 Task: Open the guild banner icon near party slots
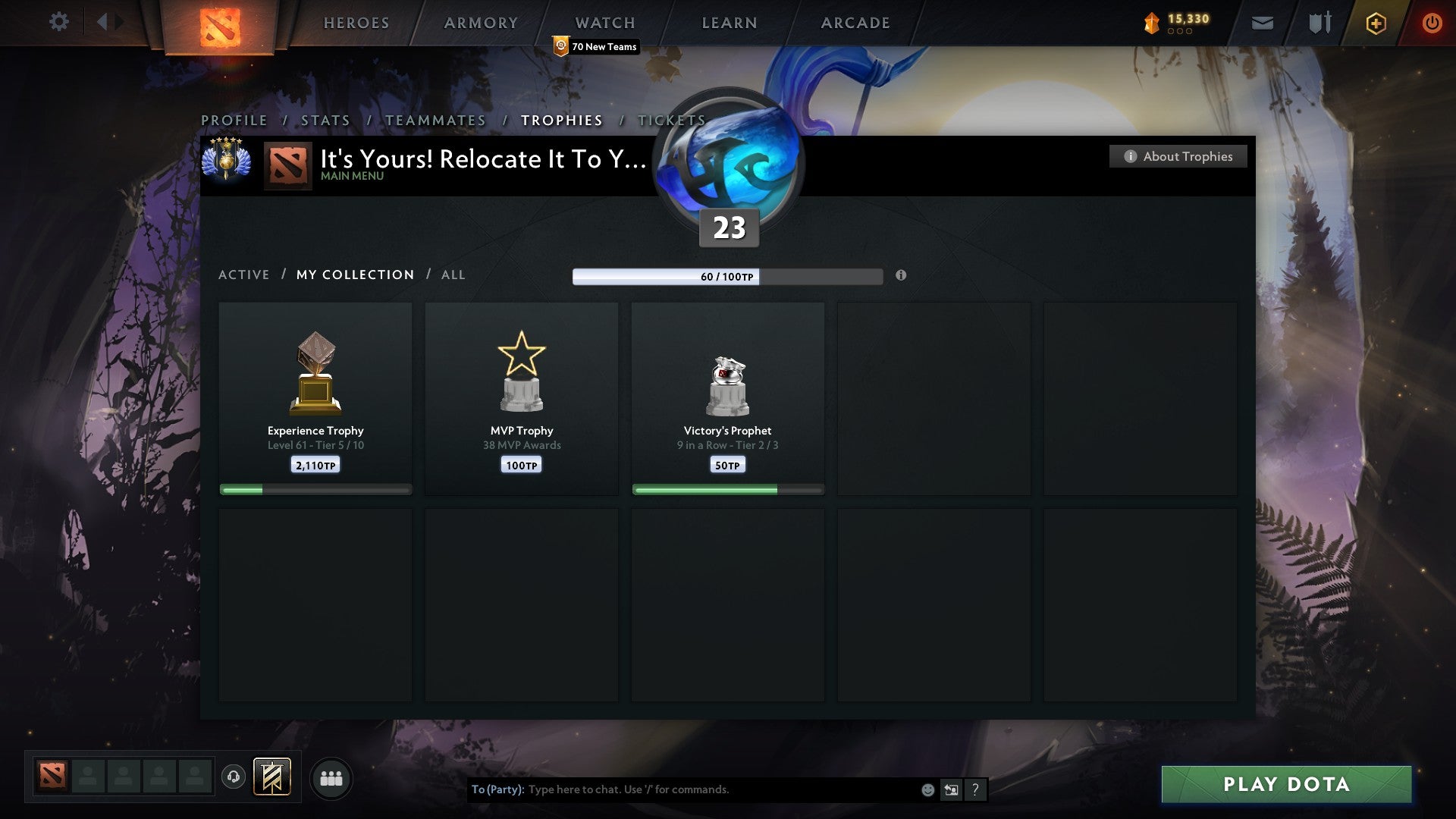pos(271,777)
